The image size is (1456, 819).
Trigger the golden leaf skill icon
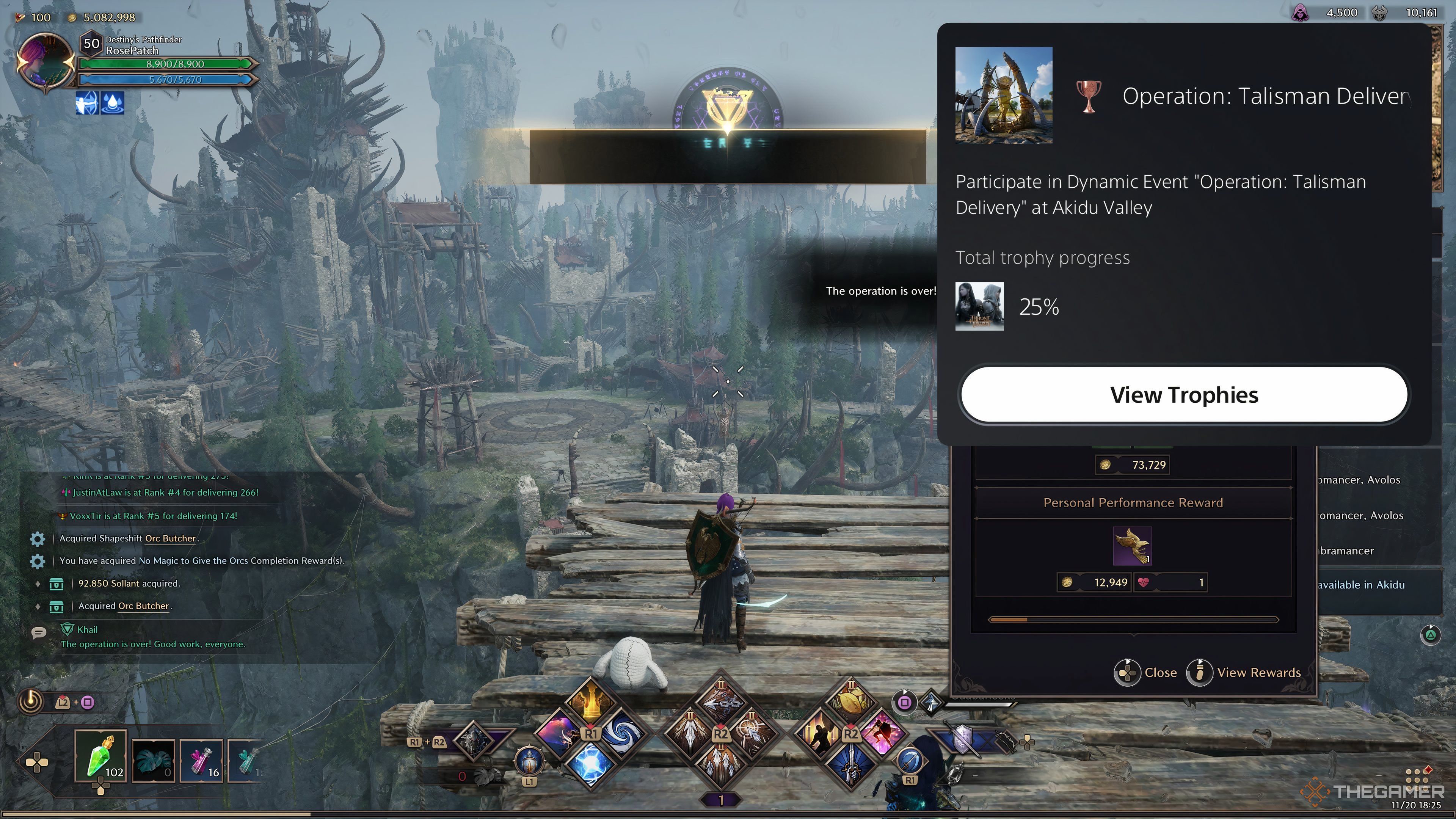pyautogui.click(x=850, y=701)
